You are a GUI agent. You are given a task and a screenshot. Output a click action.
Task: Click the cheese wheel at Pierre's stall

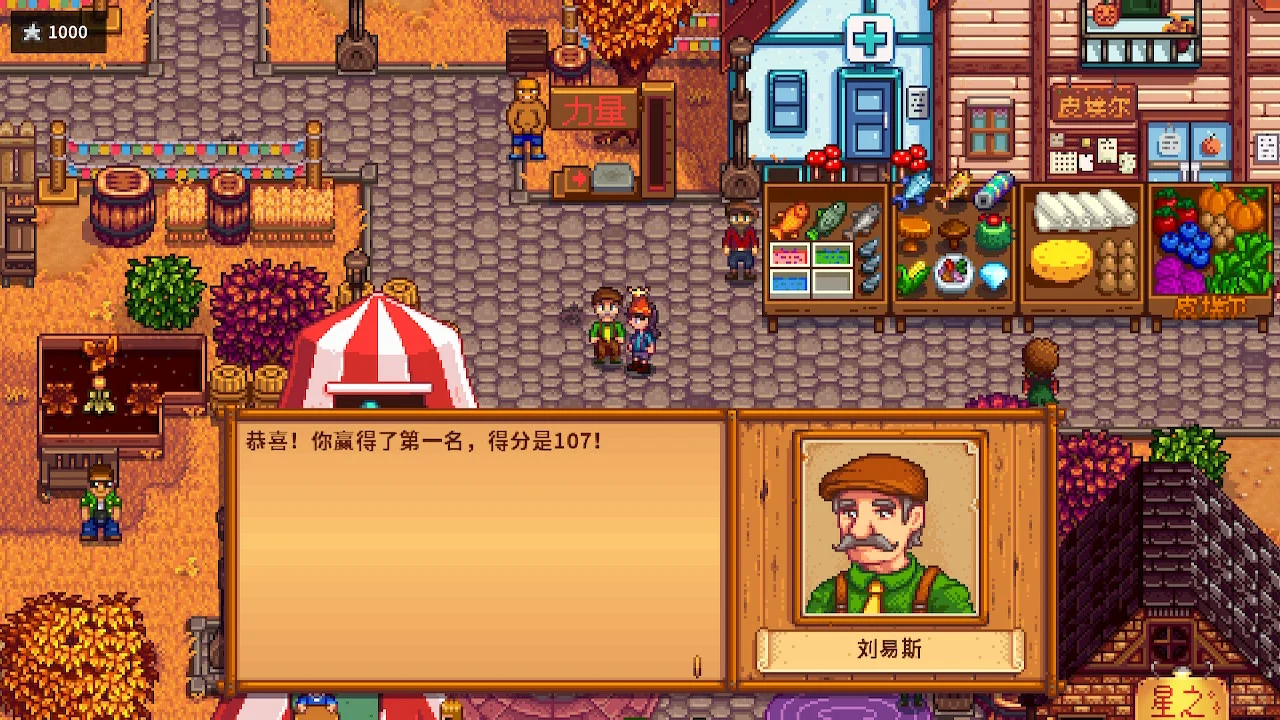1061,262
